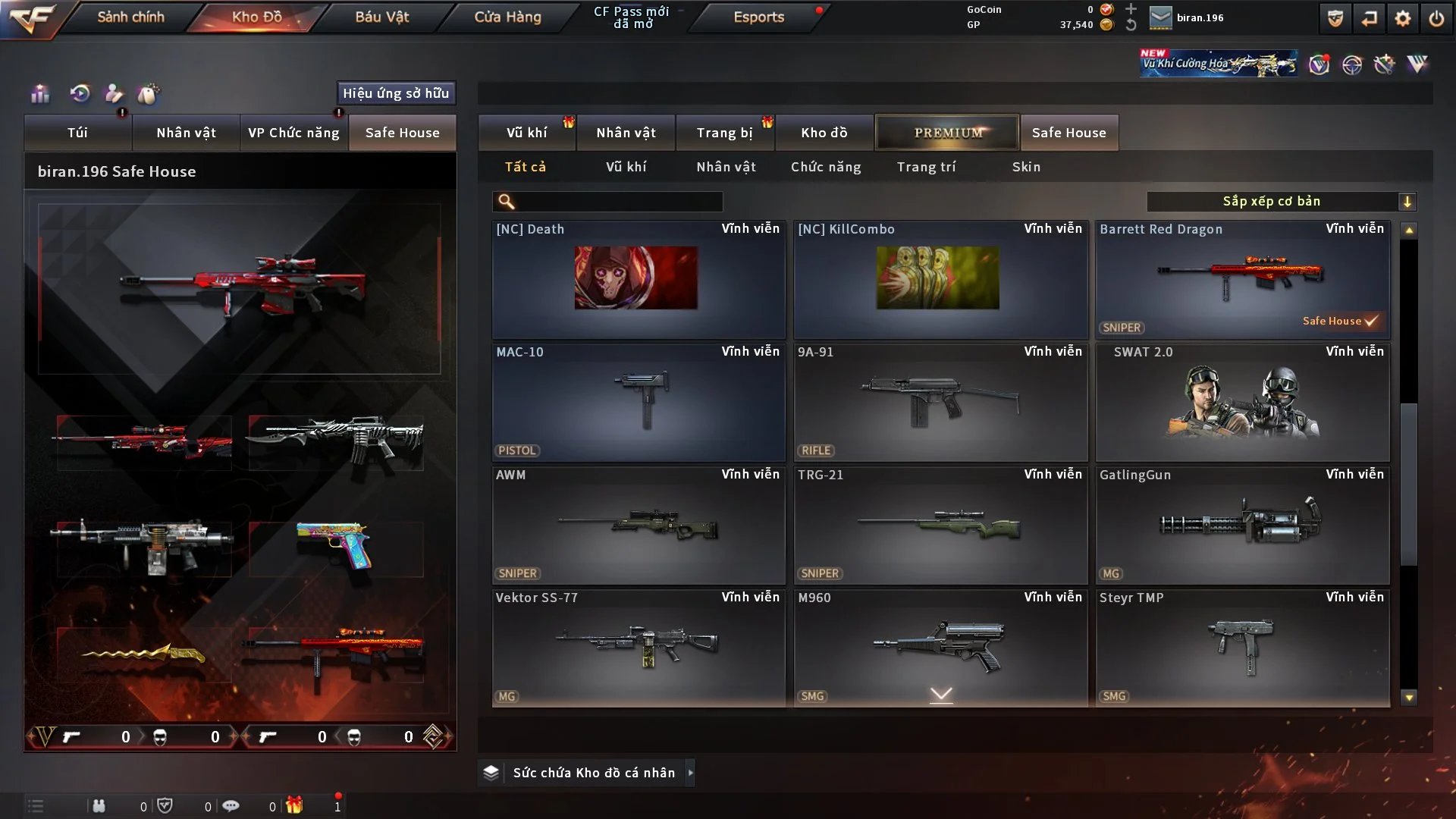Image resolution: width=1456 pixels, height=819 pixels.
Task: Click the item search field
Action: (x=618, y=202)
